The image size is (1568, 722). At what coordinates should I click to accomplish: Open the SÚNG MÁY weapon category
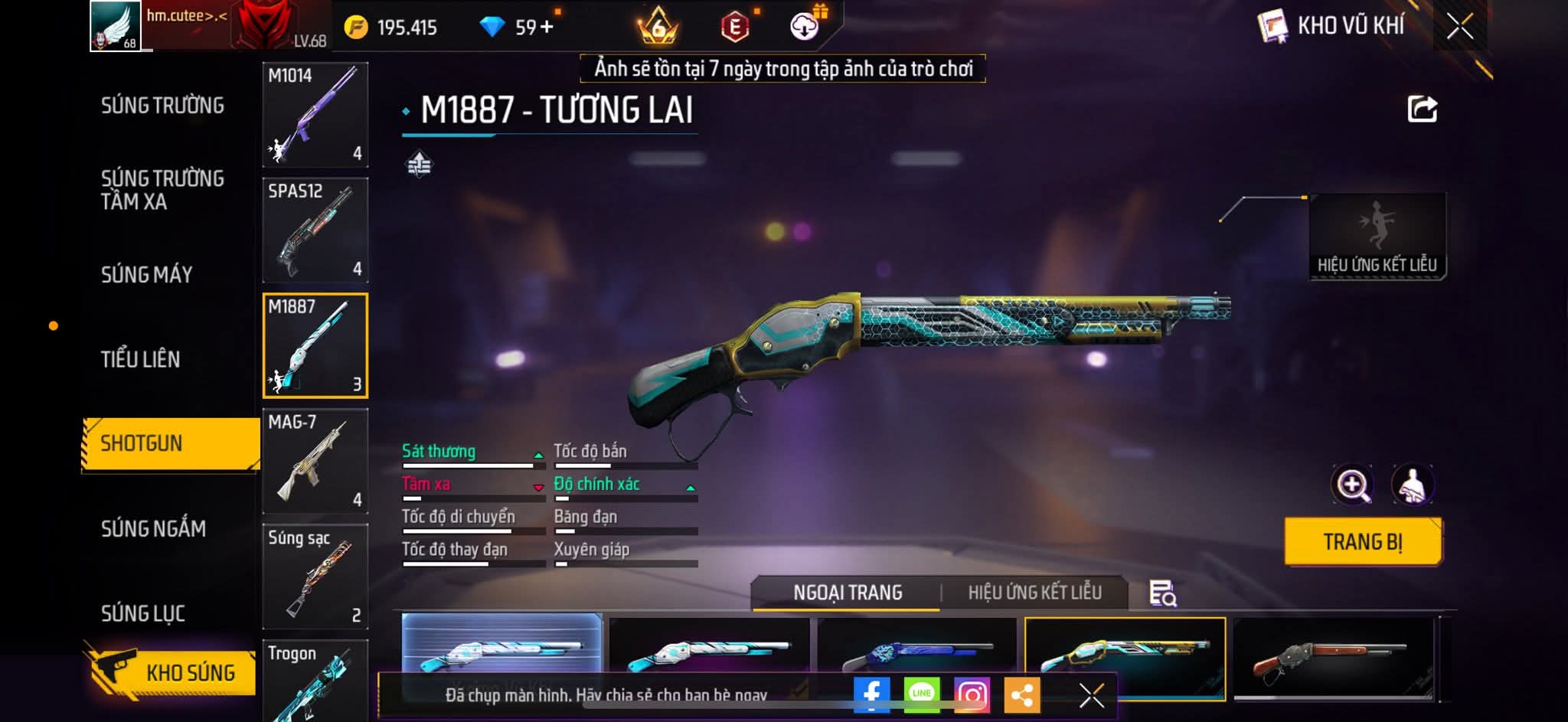[146, 275]
